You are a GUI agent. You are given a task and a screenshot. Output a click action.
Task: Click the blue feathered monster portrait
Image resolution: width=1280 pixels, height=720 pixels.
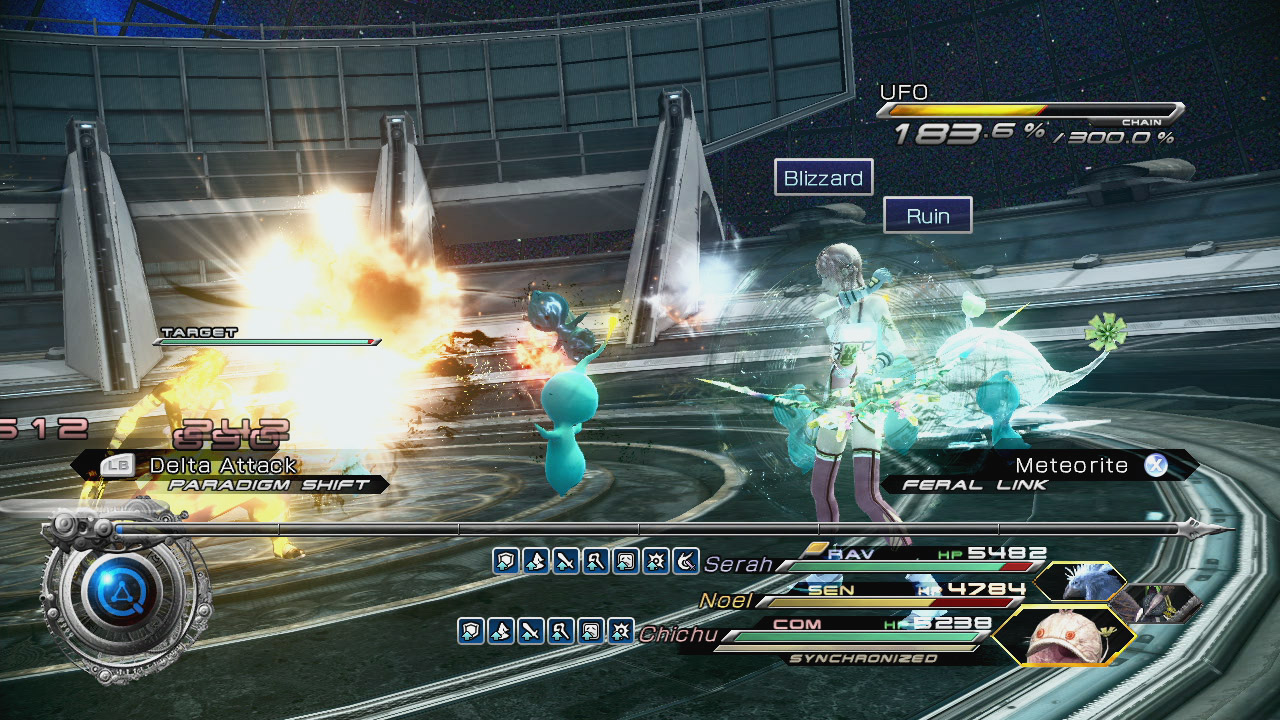(x=1078, y=583)
